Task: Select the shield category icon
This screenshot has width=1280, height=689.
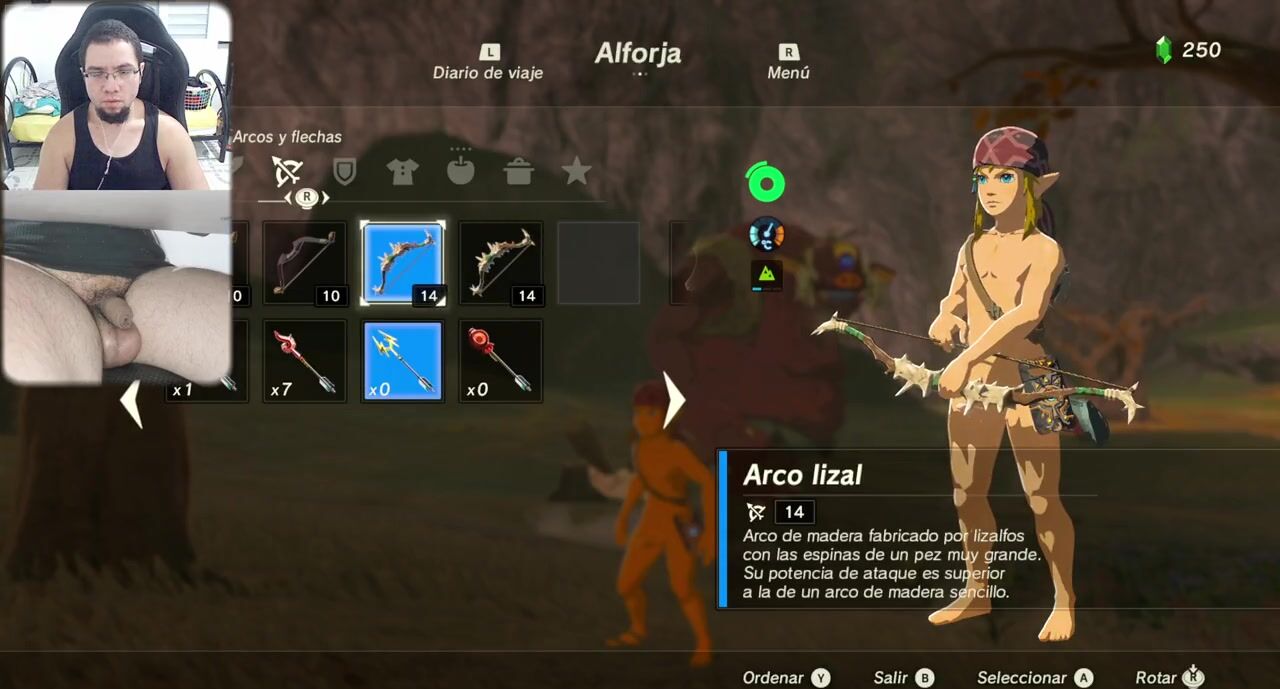Action: (x=344, y=172)
